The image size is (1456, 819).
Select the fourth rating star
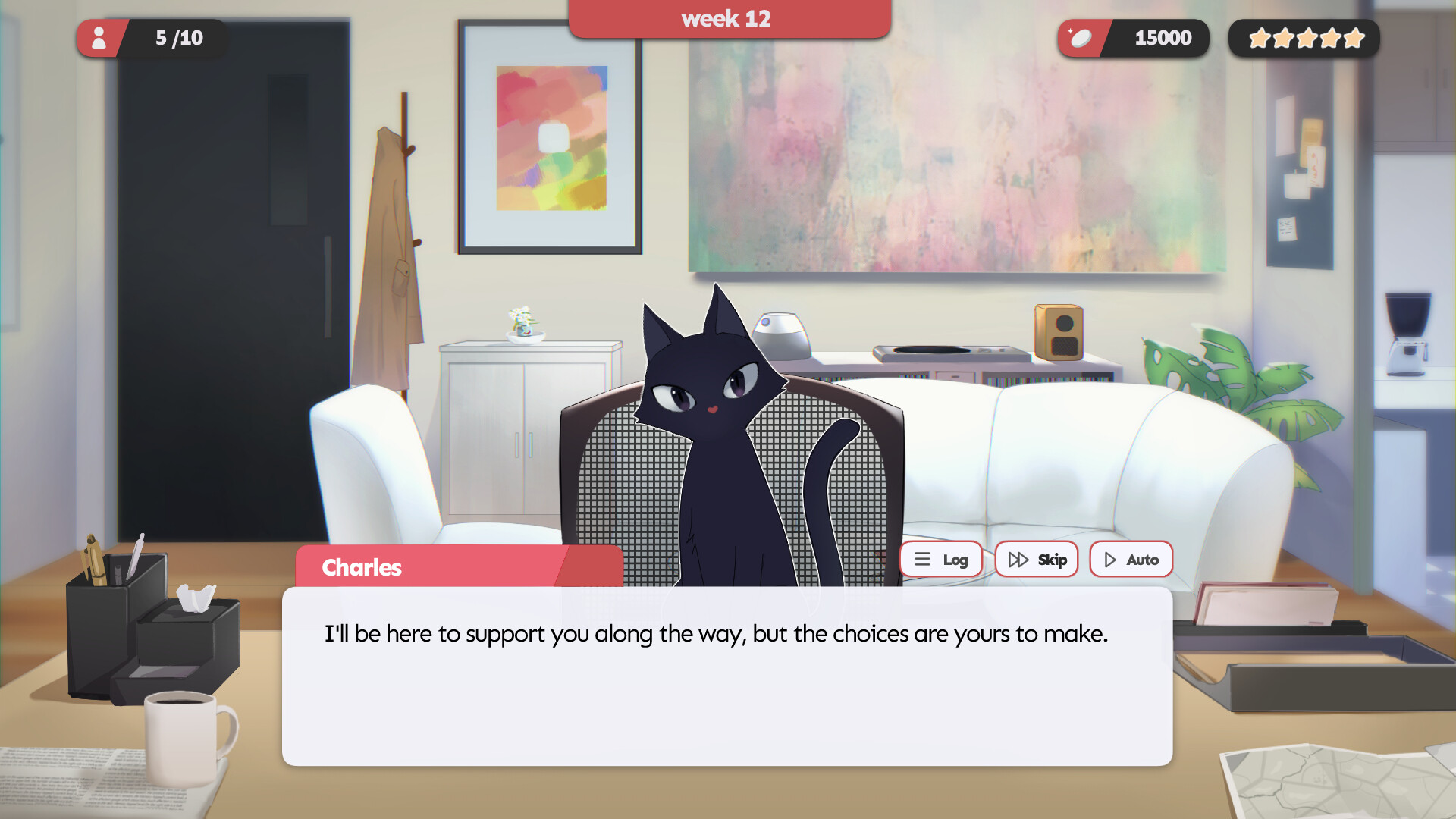pos(1329,38)
